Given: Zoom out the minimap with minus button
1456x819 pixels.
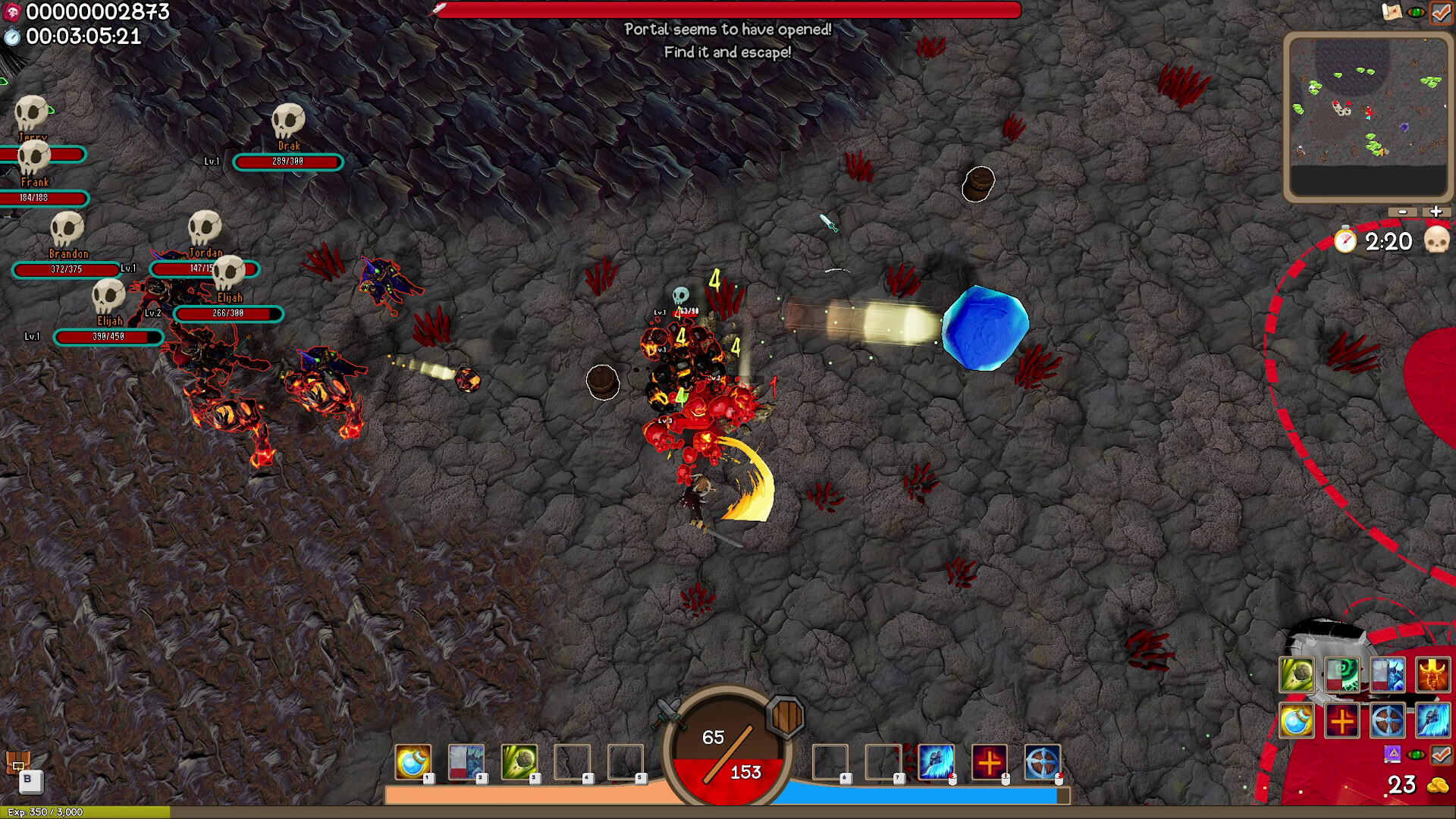Looking at the screenshot, I should [x=1402, y=212].
